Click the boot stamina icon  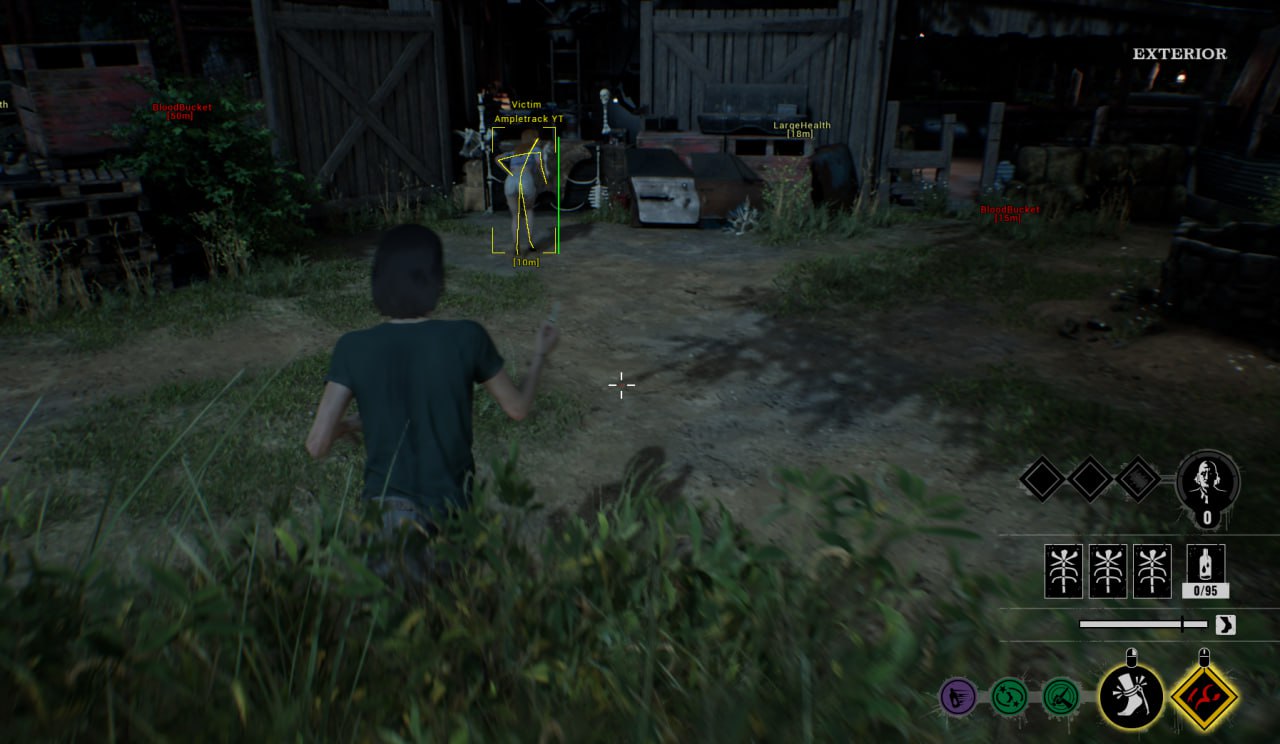click(x=1225, y=625)
